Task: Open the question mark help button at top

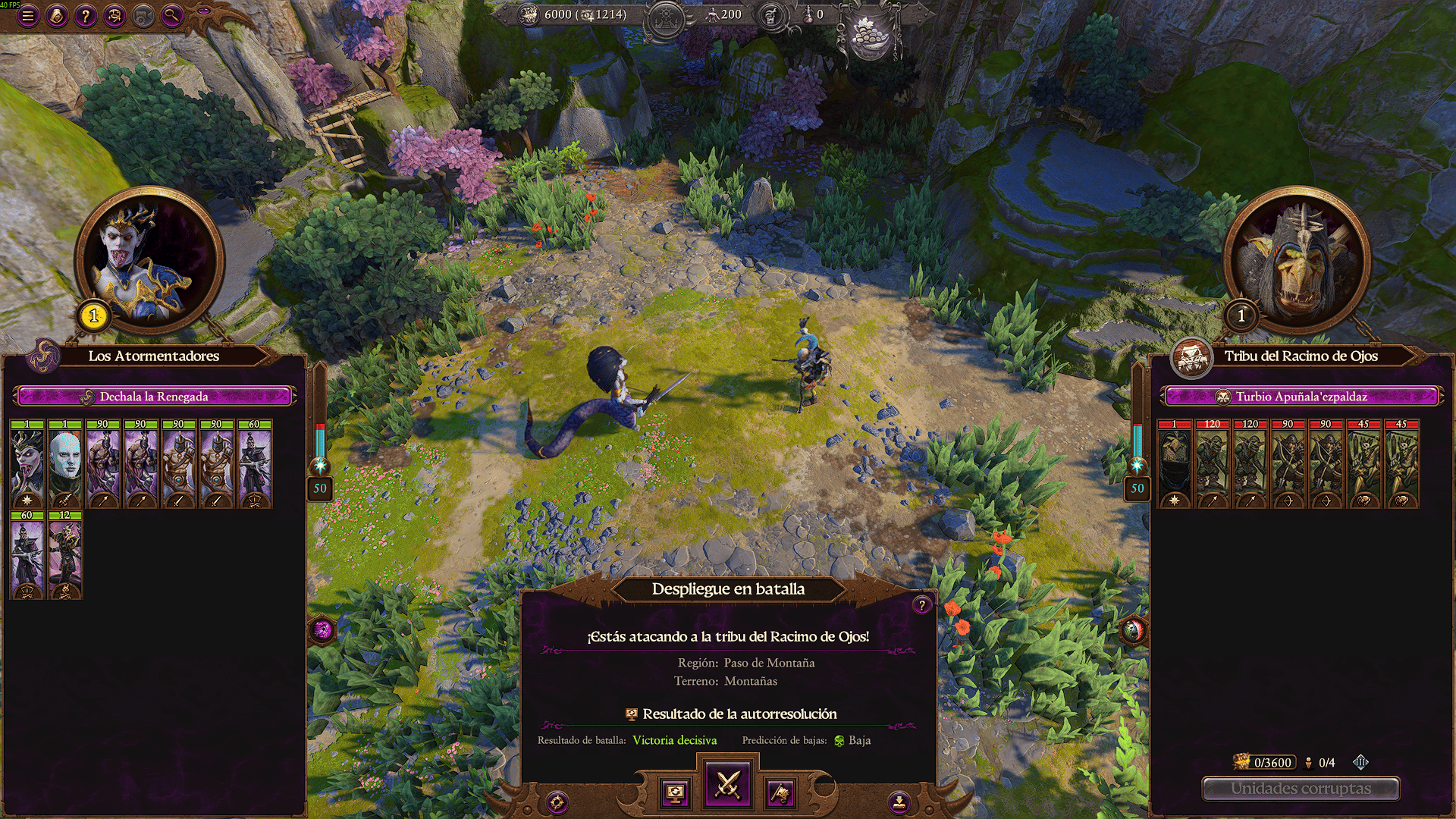Action: 86,15
